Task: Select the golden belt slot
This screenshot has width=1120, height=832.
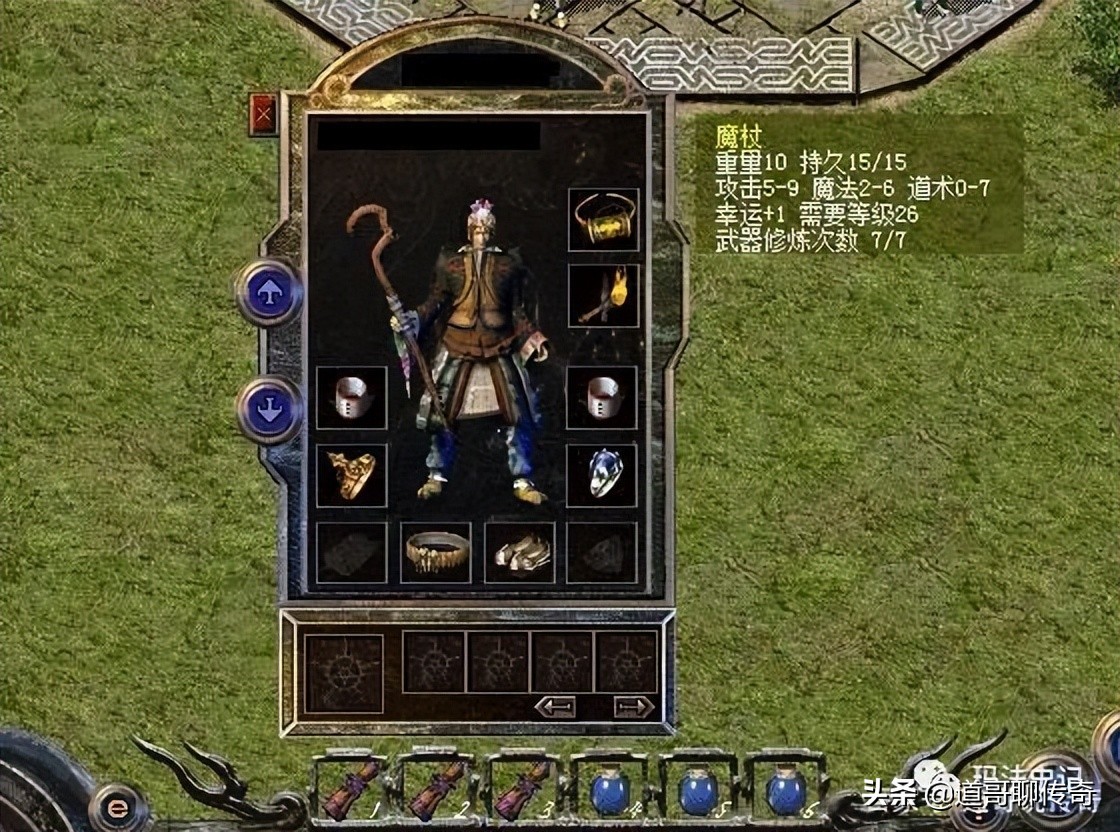Action: pyautogui.click(x=436, y=552)
